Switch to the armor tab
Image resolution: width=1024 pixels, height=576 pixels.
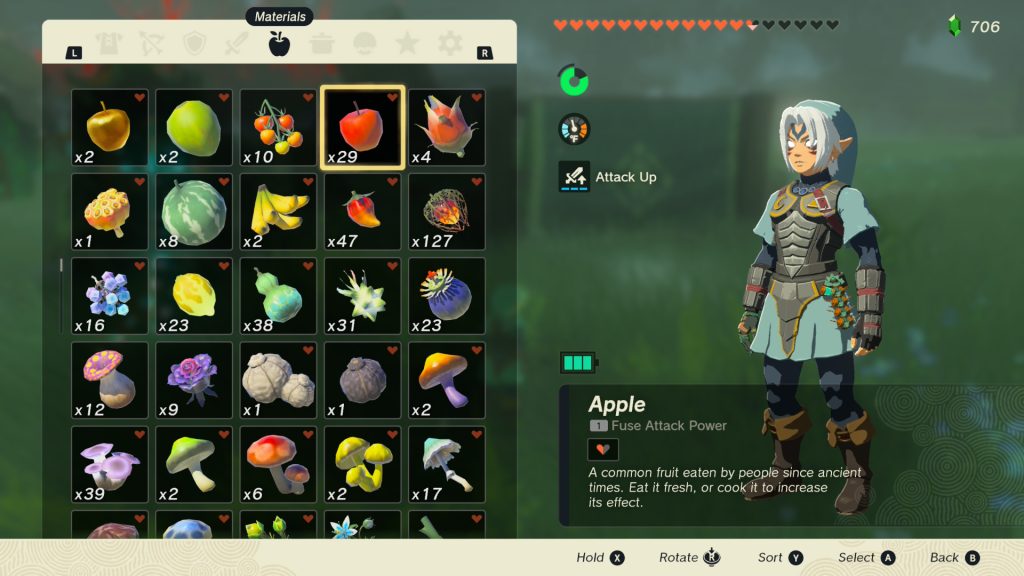point(108,44)
